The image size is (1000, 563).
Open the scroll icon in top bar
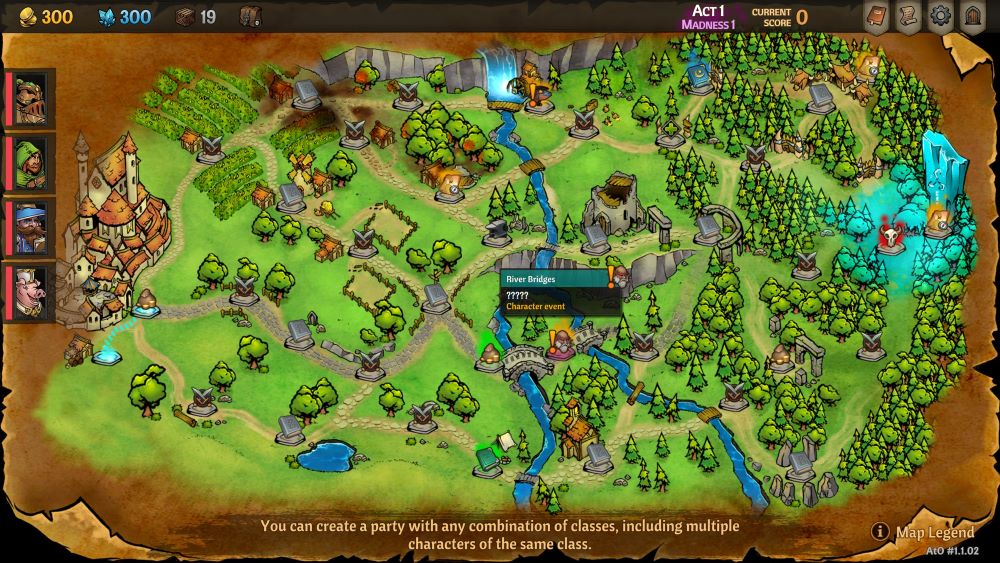pos(908,16)
